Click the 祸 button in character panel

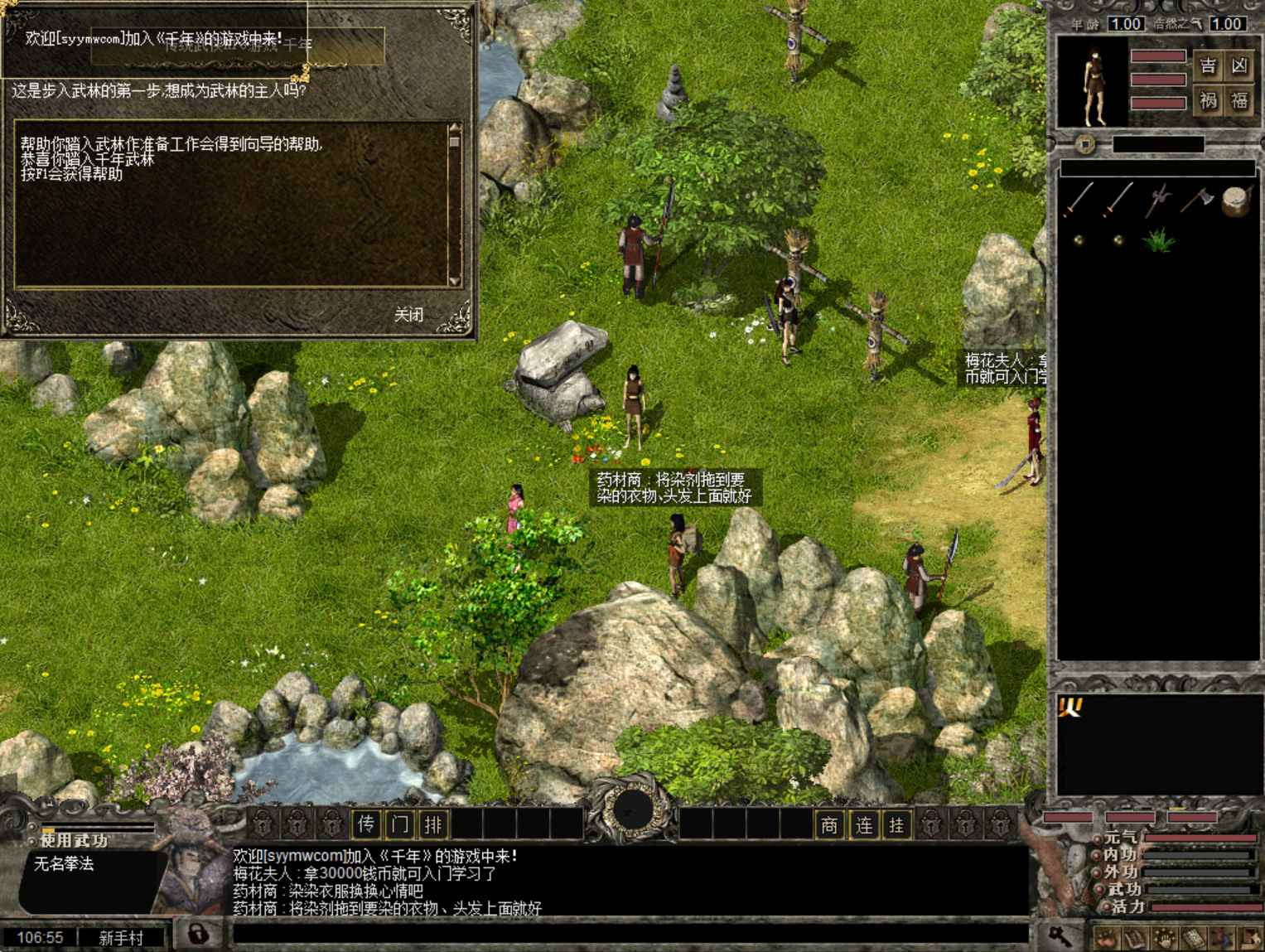click(1209, 101)
